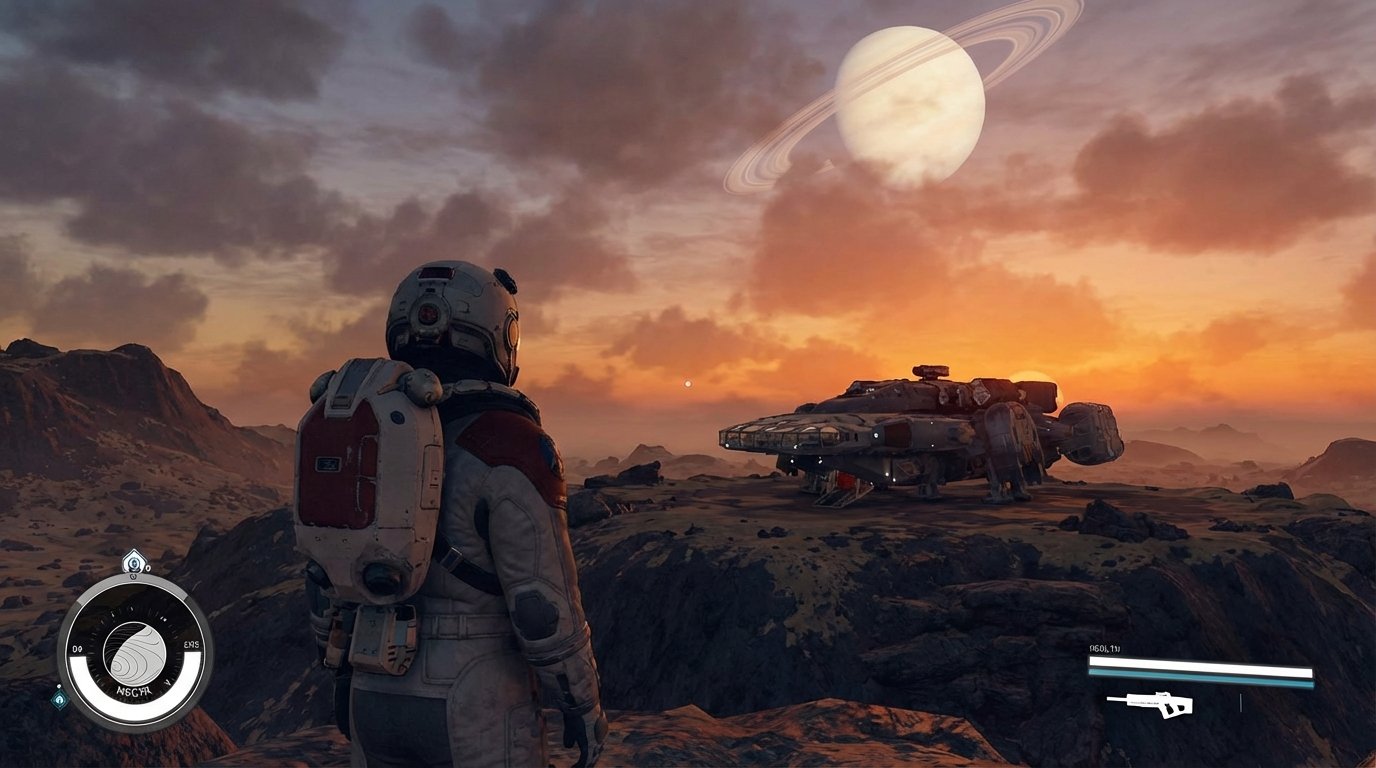1376x768 pixels.
Task: Click the ammo count label above the health bar
Action: [1104, 648]
